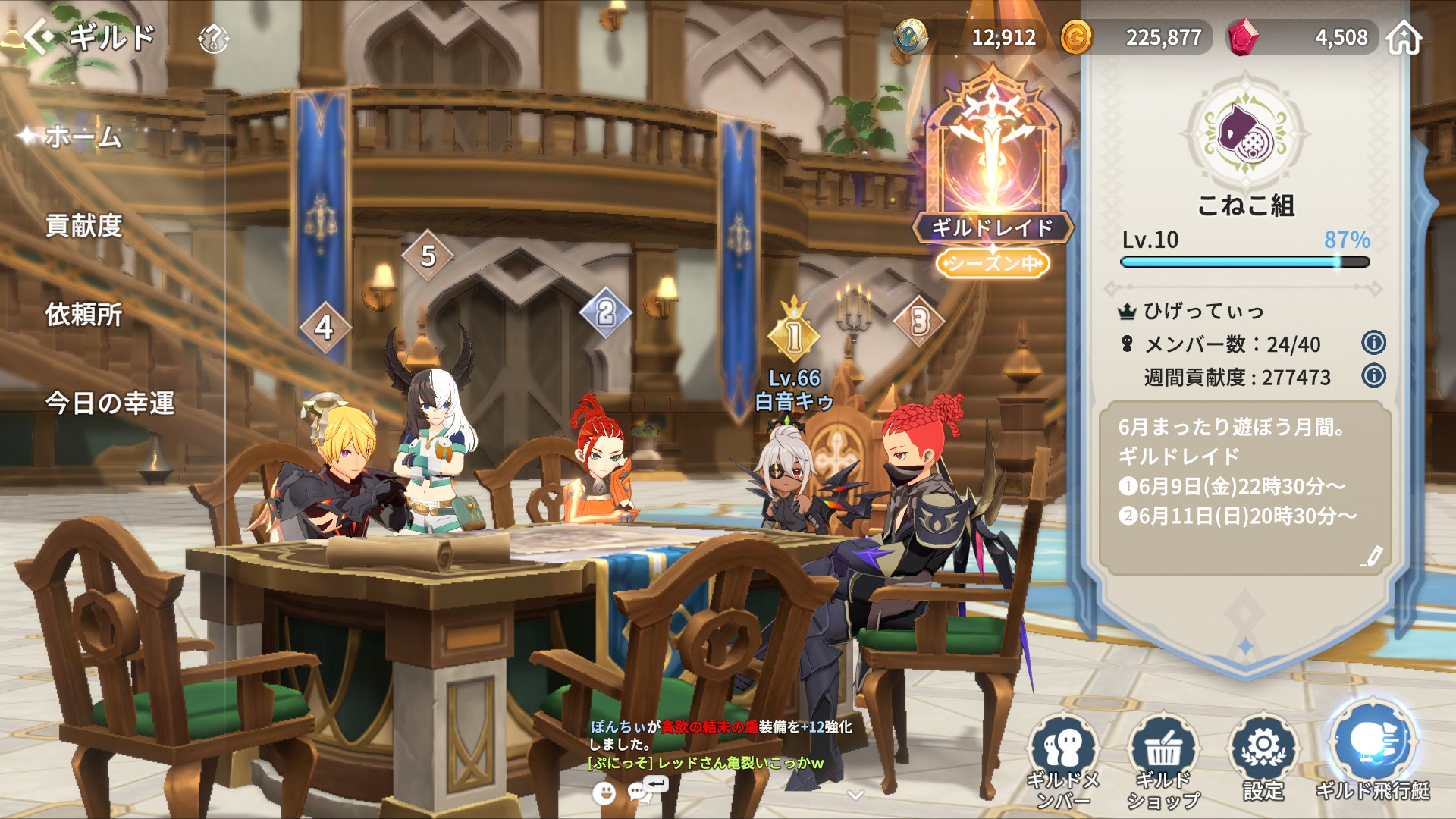Open the ギルドメンバー list

click(1063, 760)
